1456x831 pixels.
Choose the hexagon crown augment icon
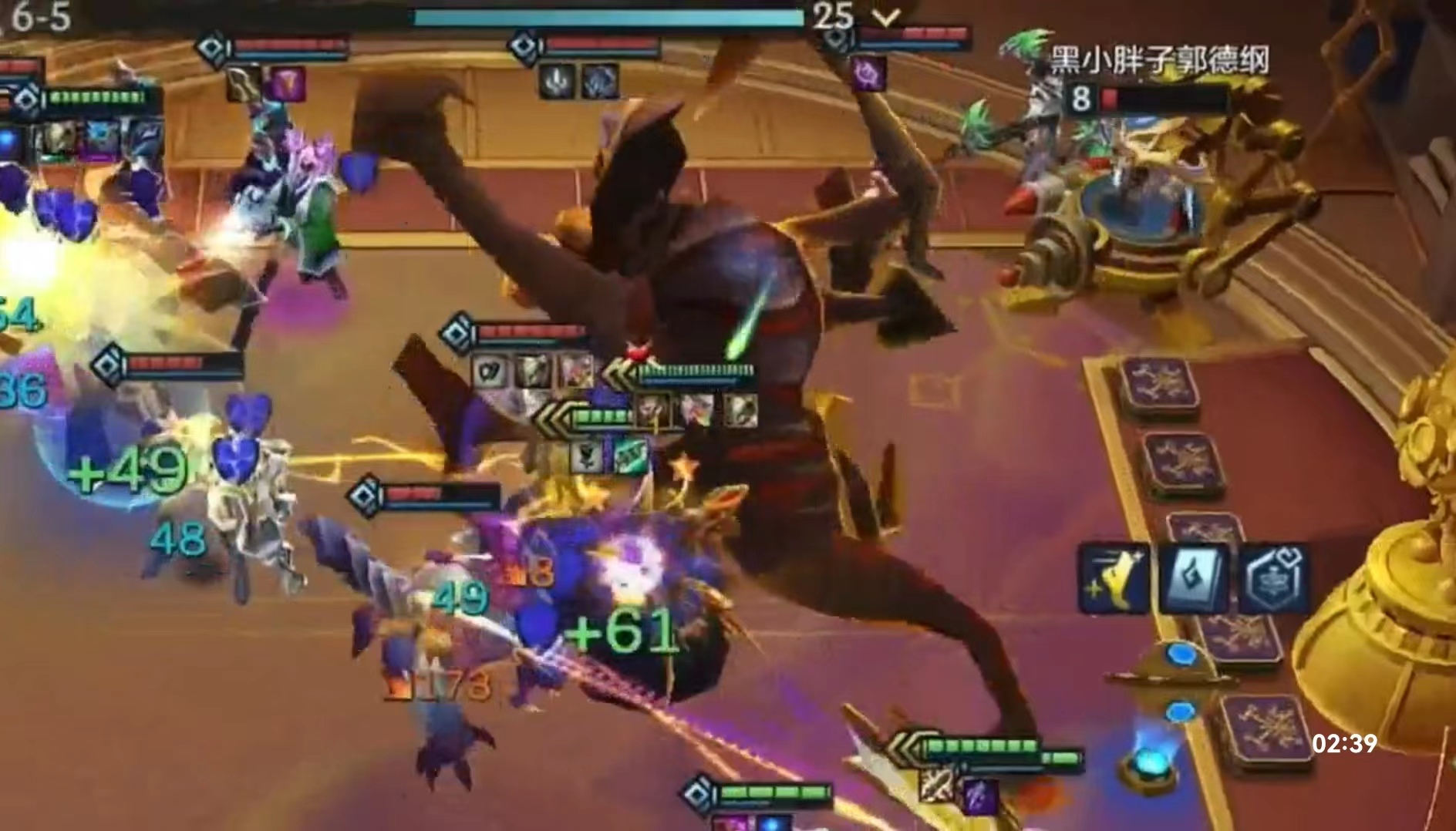1272,578
